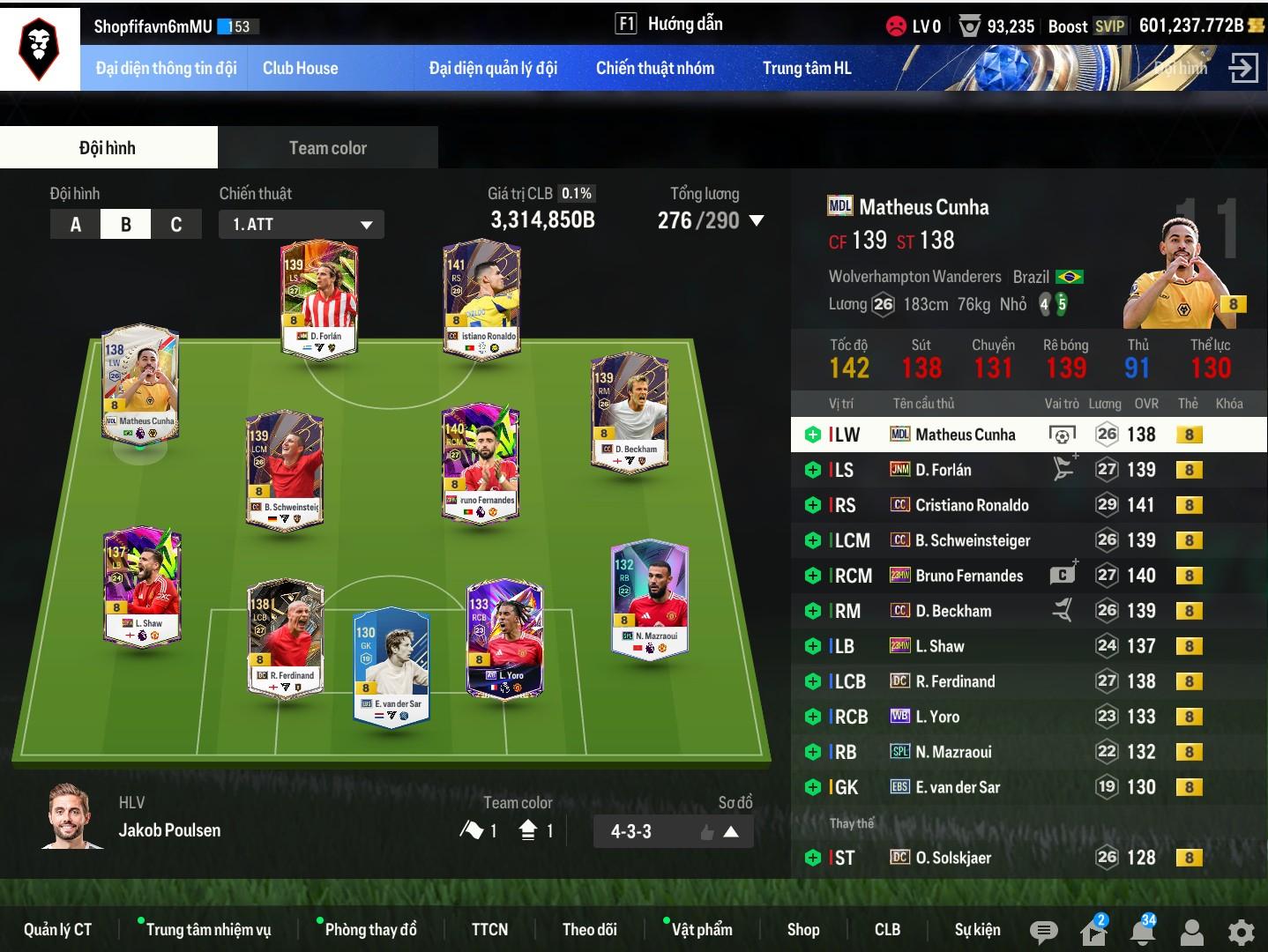1268x952 pixels.
Task: Open the Shop from the bottom bar
Action: coord(802,929)
